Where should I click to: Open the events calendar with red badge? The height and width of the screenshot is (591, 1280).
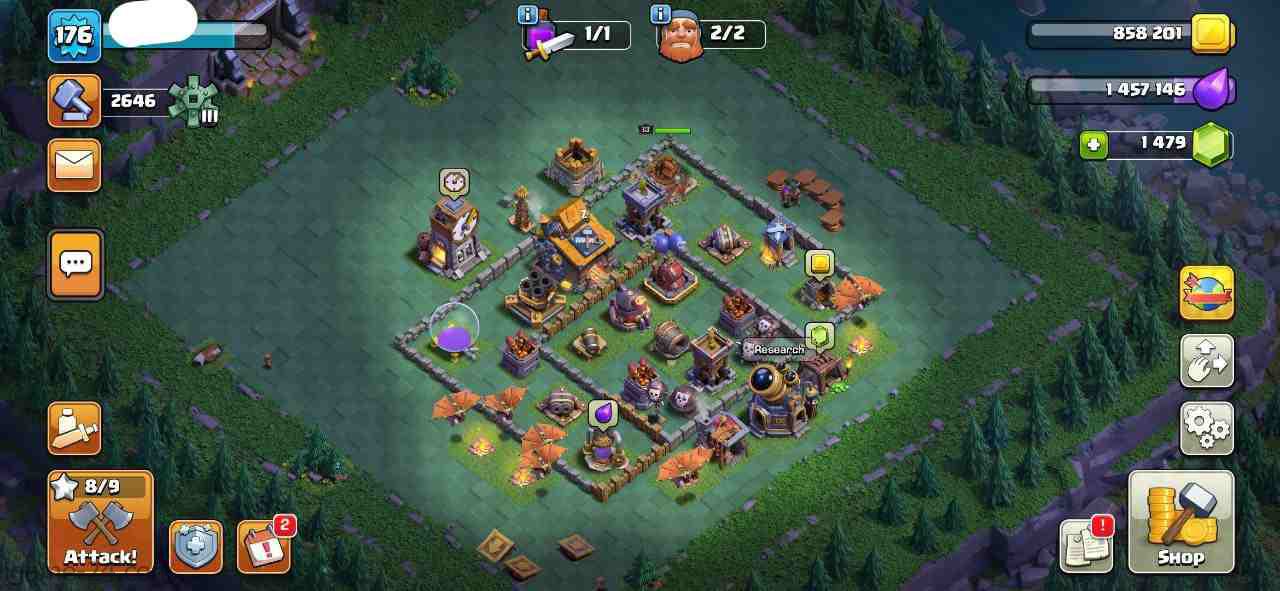[x=263, y=546]
